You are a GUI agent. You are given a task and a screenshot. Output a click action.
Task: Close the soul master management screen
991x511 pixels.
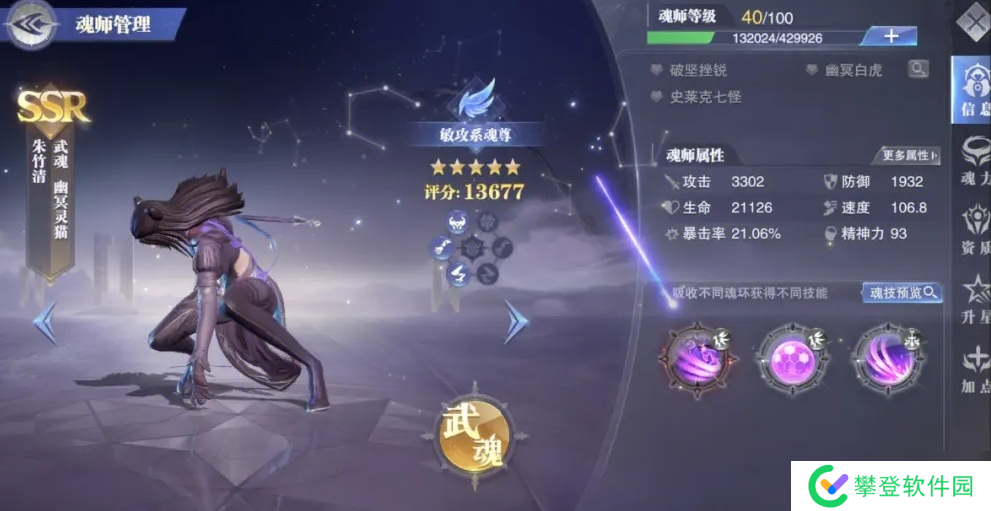[972, 21]
